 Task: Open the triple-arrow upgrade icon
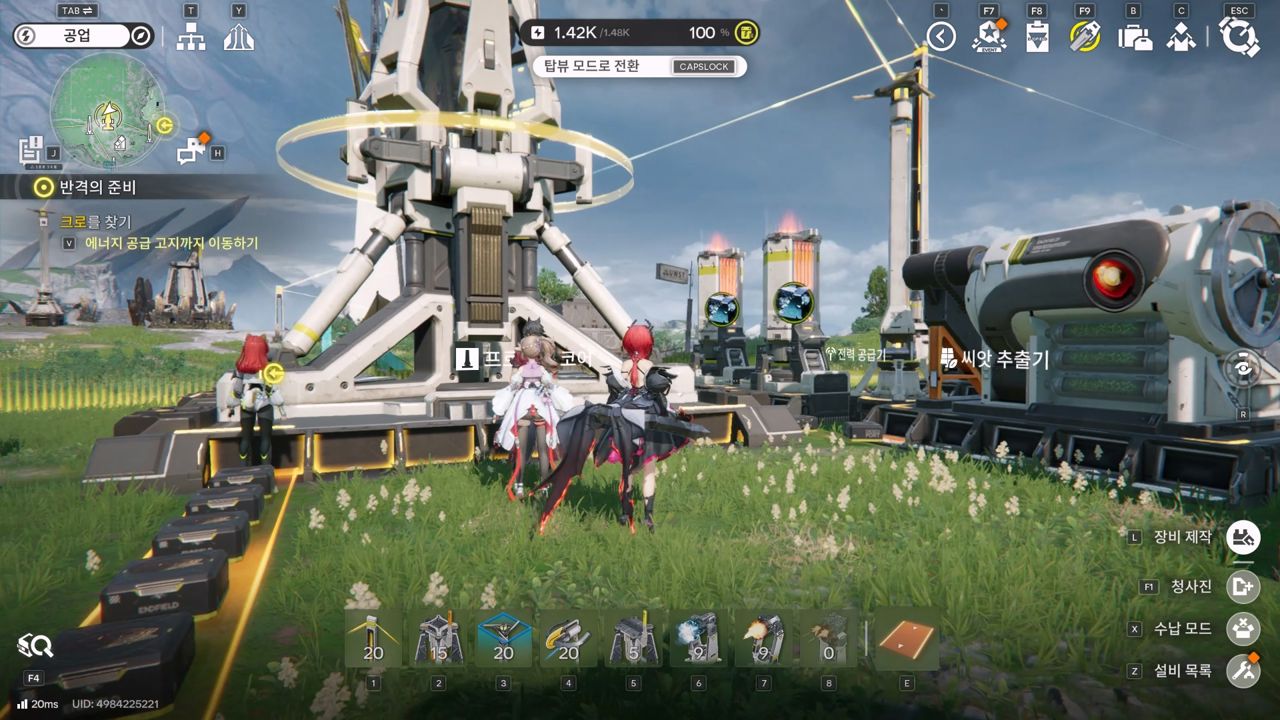tap(238, 37)
